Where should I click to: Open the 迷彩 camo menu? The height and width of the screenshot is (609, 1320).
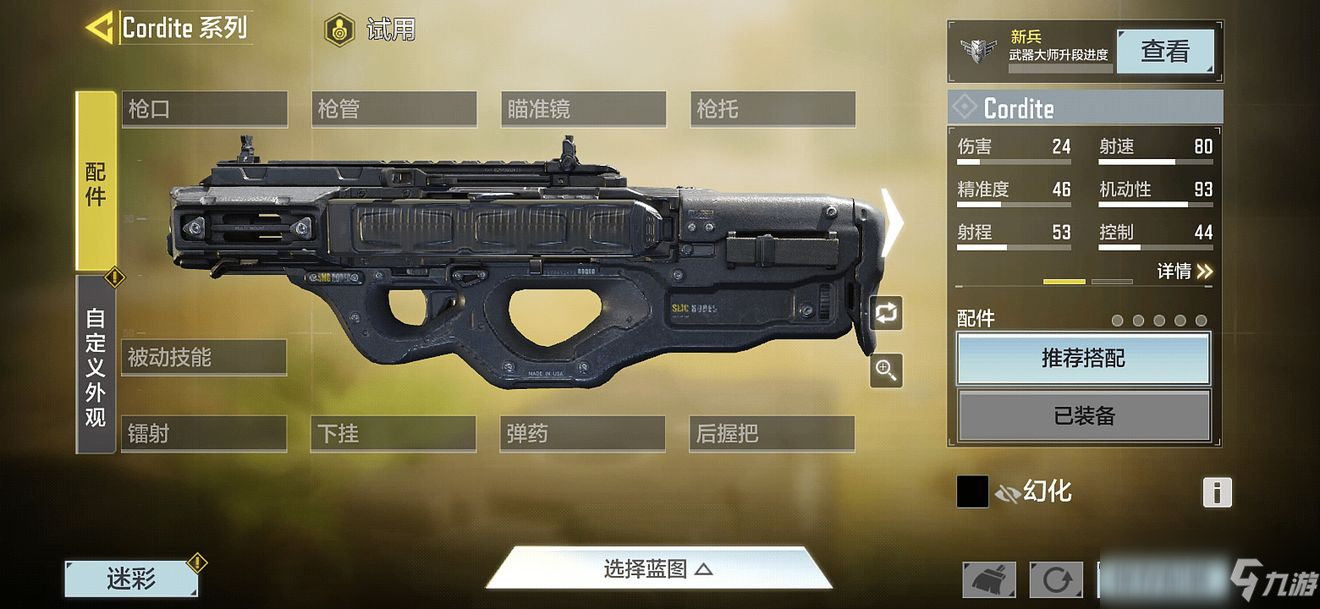131,578
